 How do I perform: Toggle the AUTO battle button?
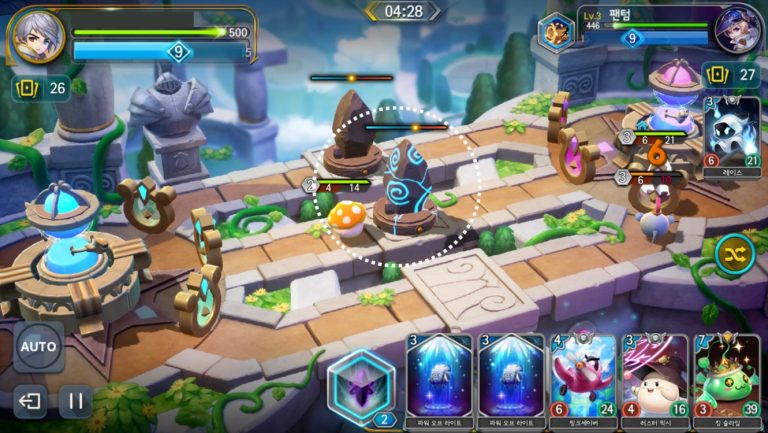(38, 347)
